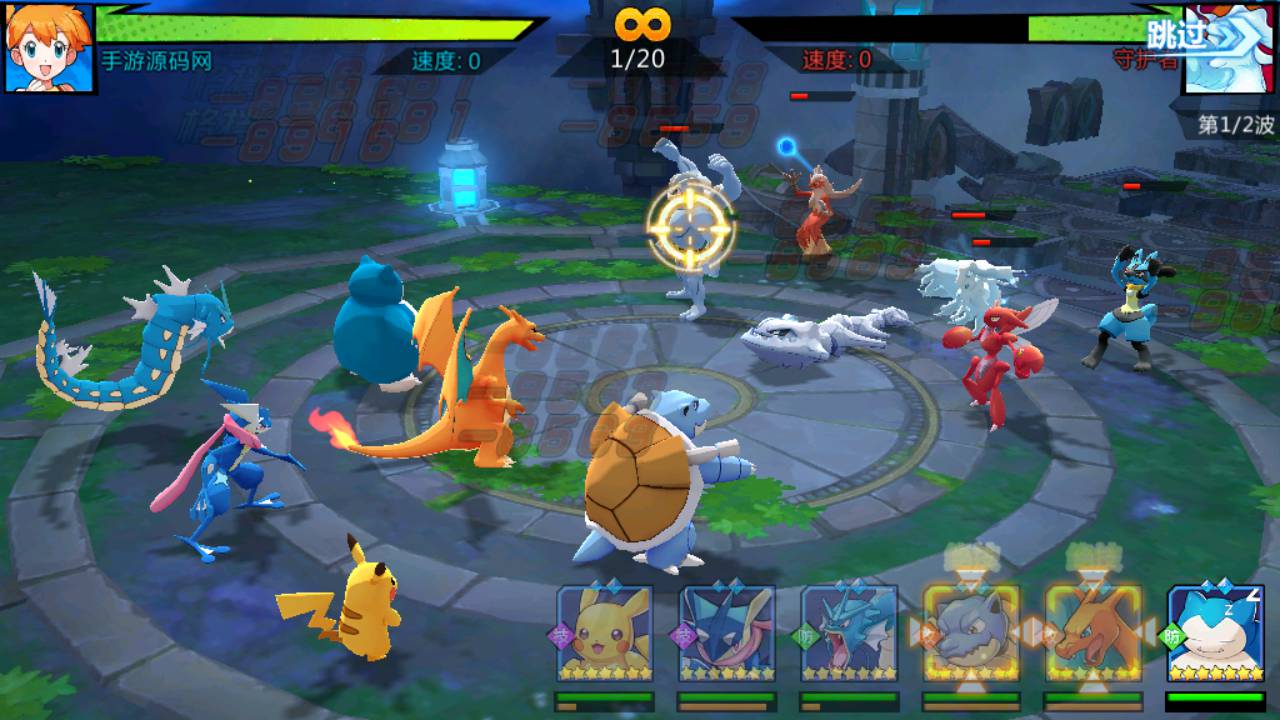Screen dimensions: 1280x720
Task: Unleash Charizard's glowing skill card
Action: click(1093, 633)
